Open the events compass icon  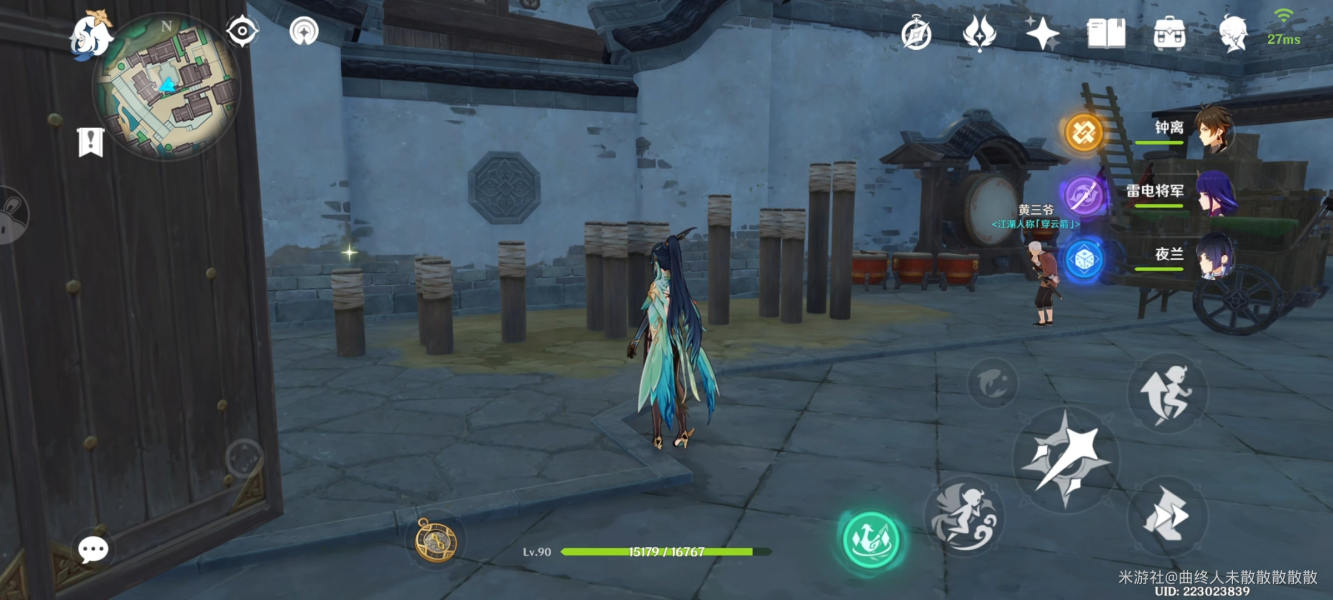pos(916,34)
